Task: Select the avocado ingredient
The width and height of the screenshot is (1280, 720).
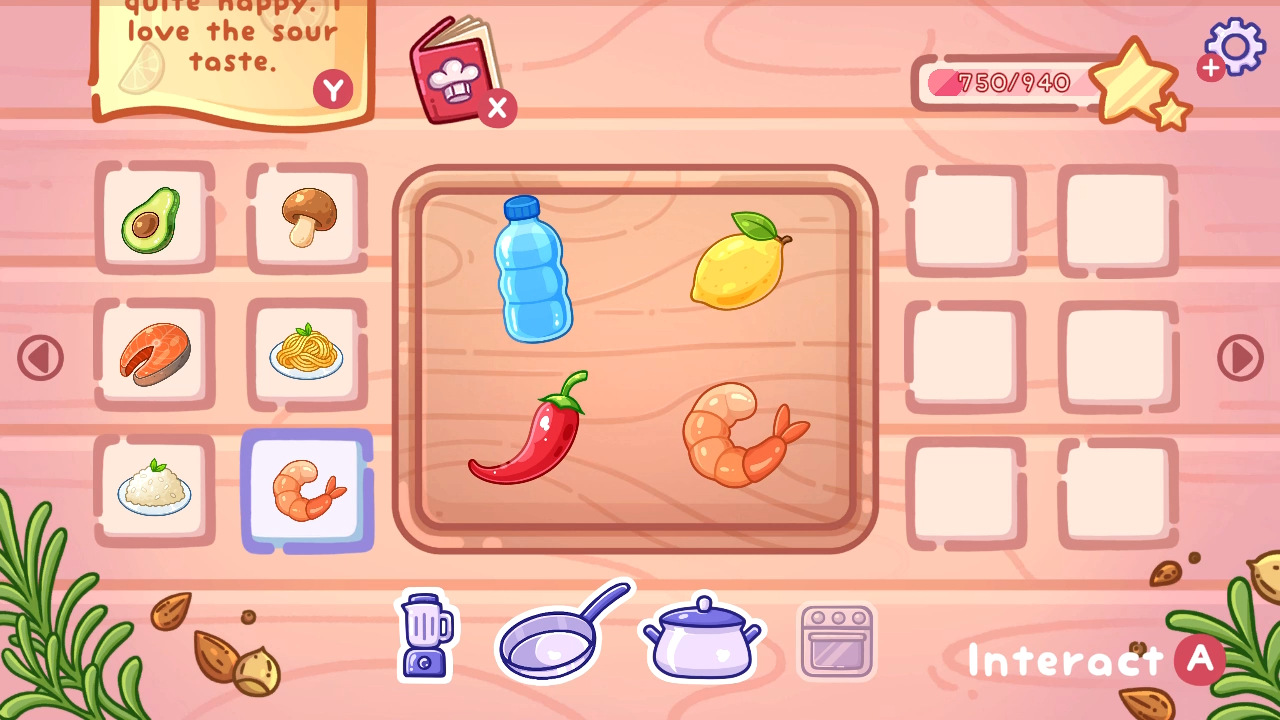Action: (x=155, y=216)
